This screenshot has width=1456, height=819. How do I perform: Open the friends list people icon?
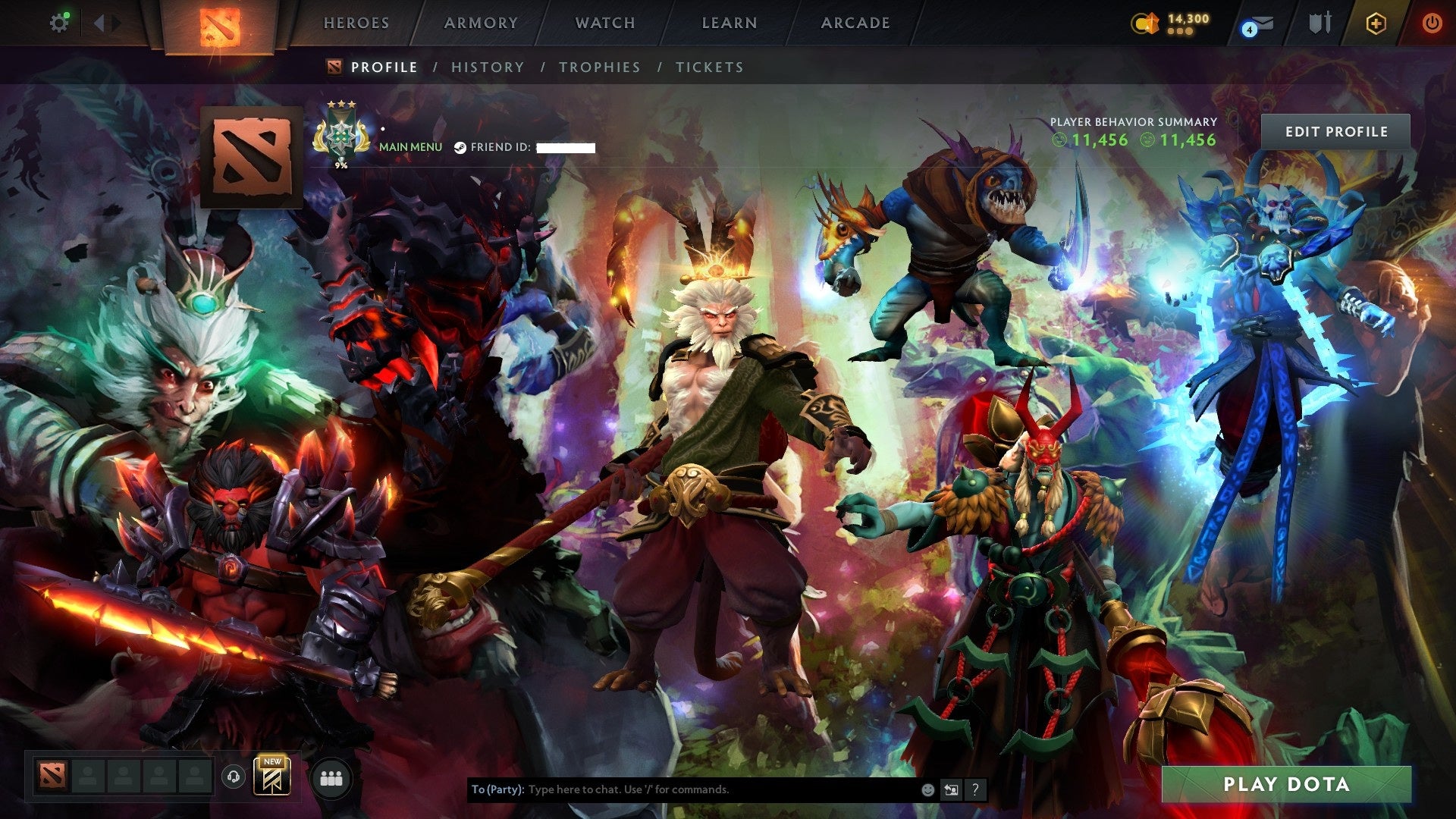[330, 778]
